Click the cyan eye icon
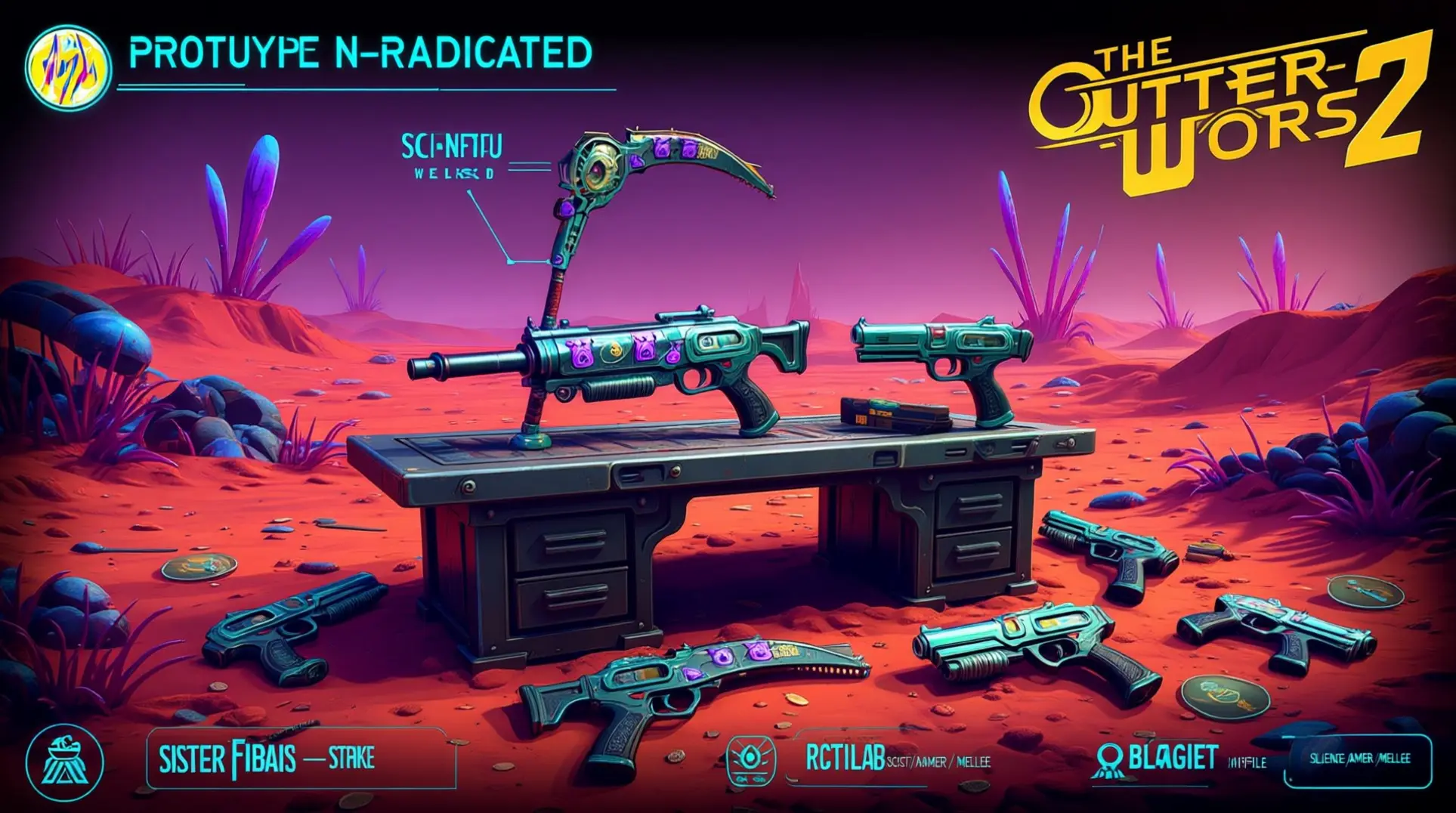Screen dimensions: 1456x813 point(750,760)
